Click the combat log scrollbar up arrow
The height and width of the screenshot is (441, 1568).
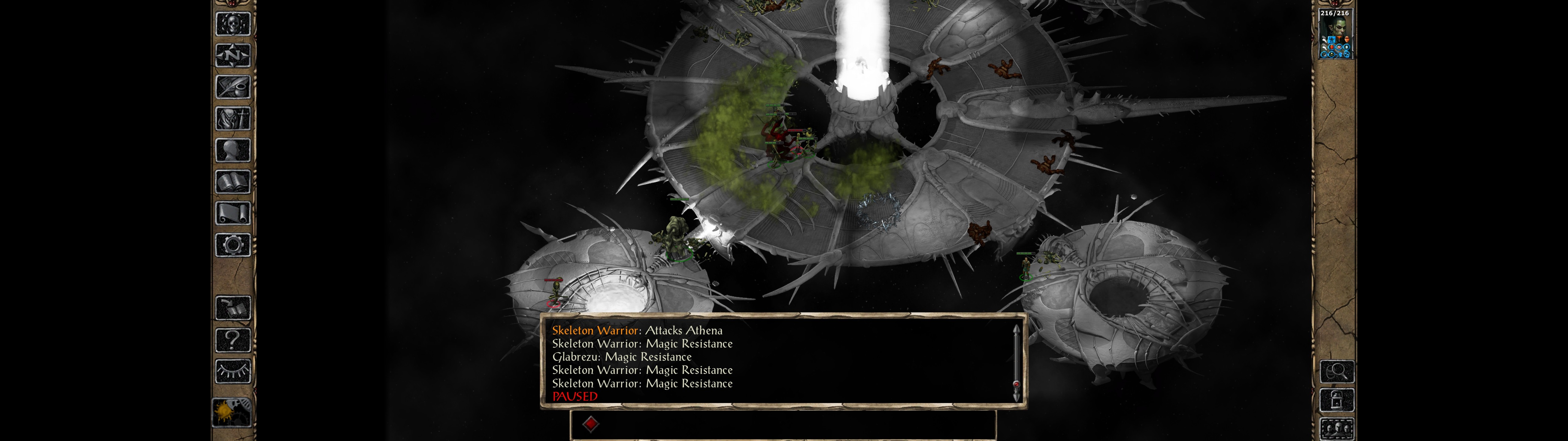click(x=1016, y=330)
